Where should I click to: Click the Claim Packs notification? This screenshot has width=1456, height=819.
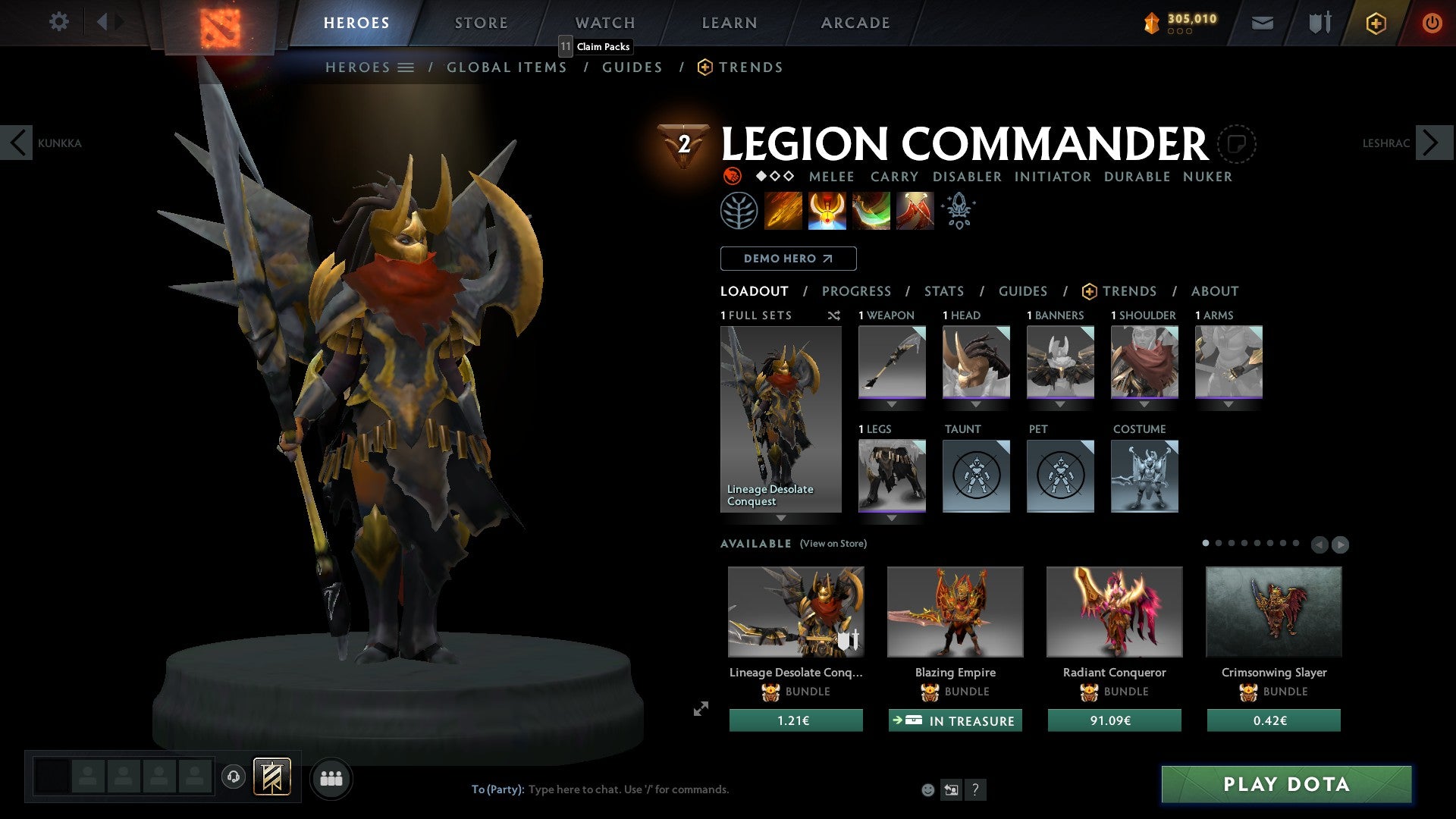(595, 46)
